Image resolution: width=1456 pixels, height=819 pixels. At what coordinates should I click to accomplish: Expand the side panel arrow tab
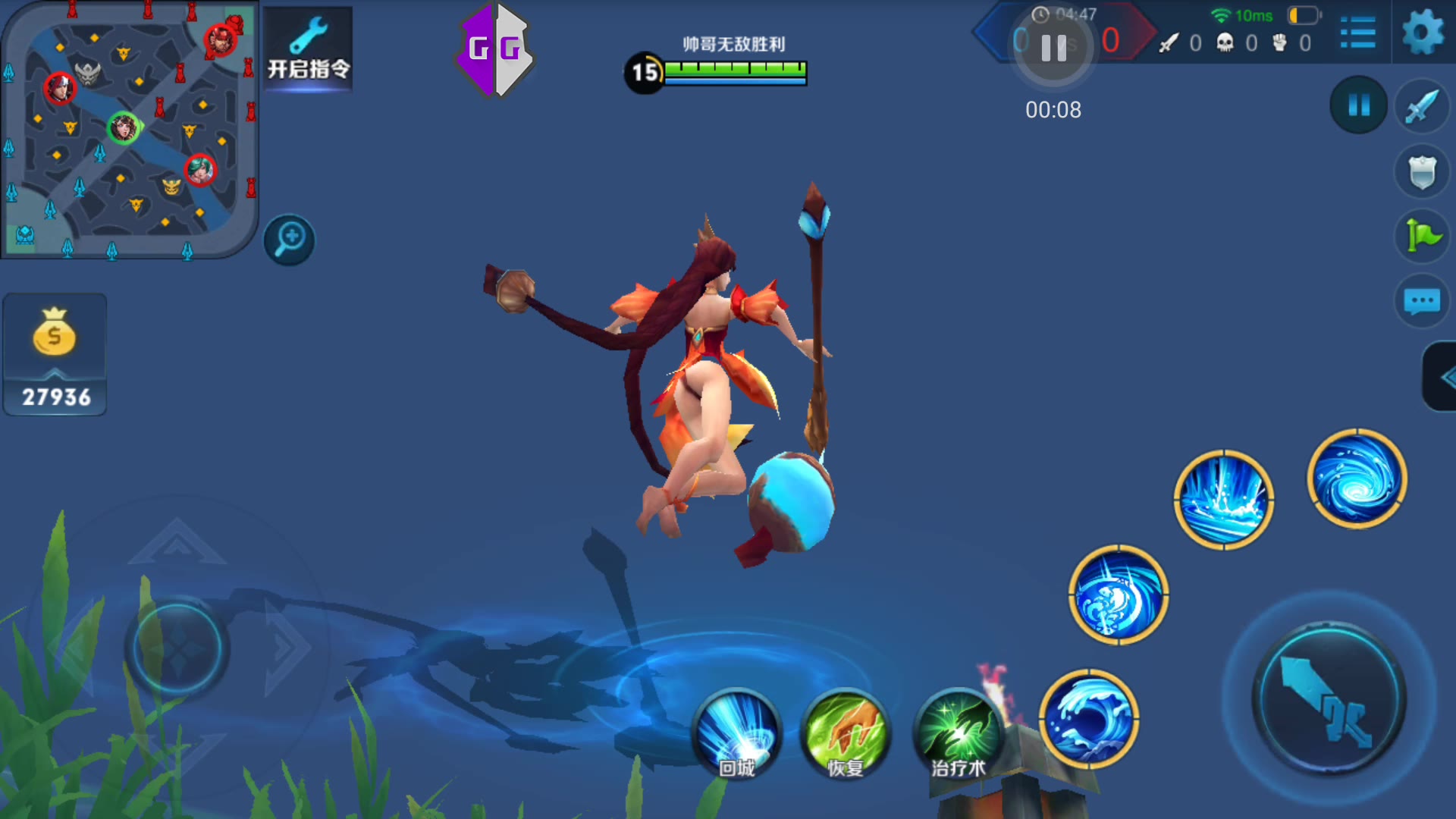(x=1441, y=377)
